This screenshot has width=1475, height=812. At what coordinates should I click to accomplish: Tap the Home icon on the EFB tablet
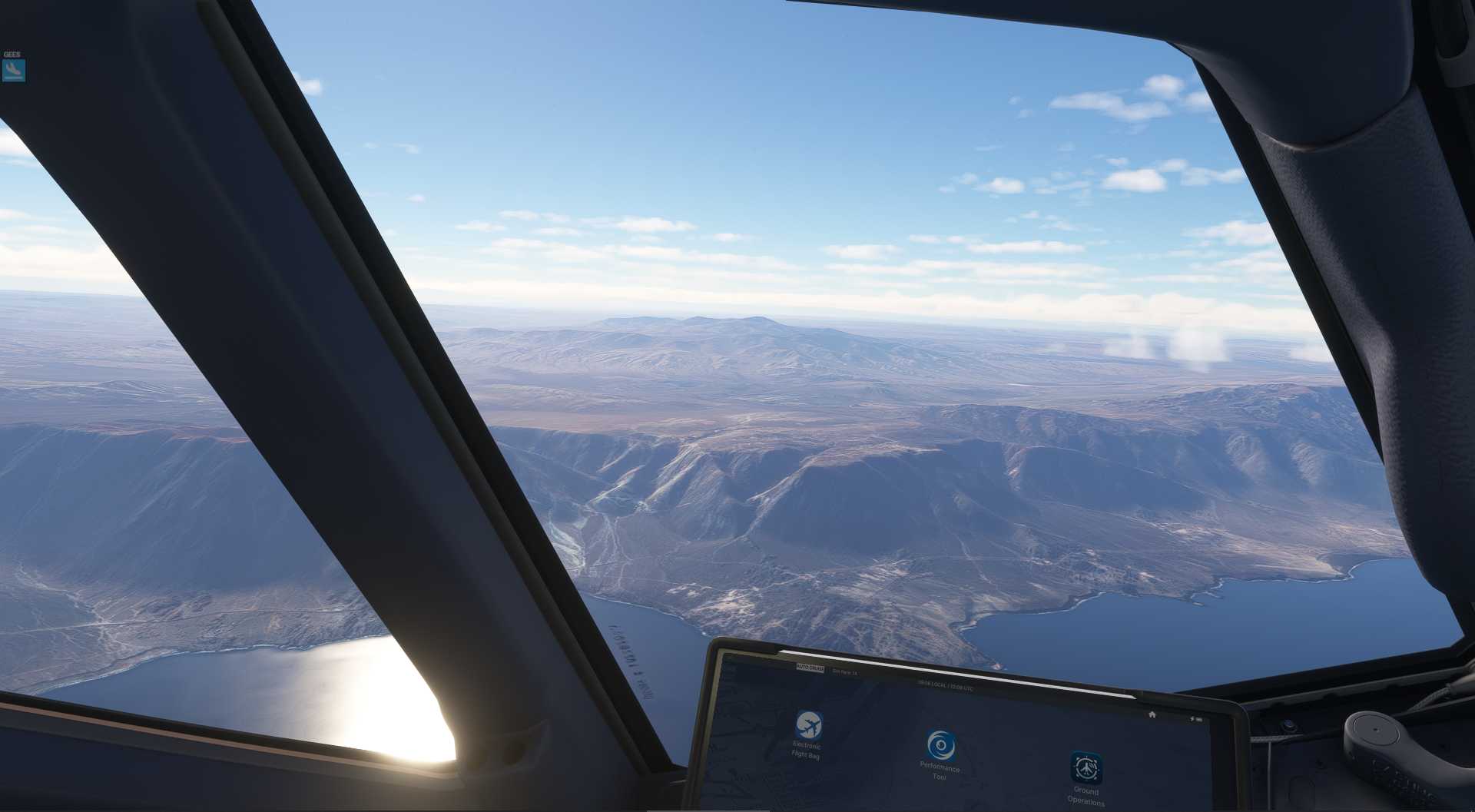pos(1152,714)
